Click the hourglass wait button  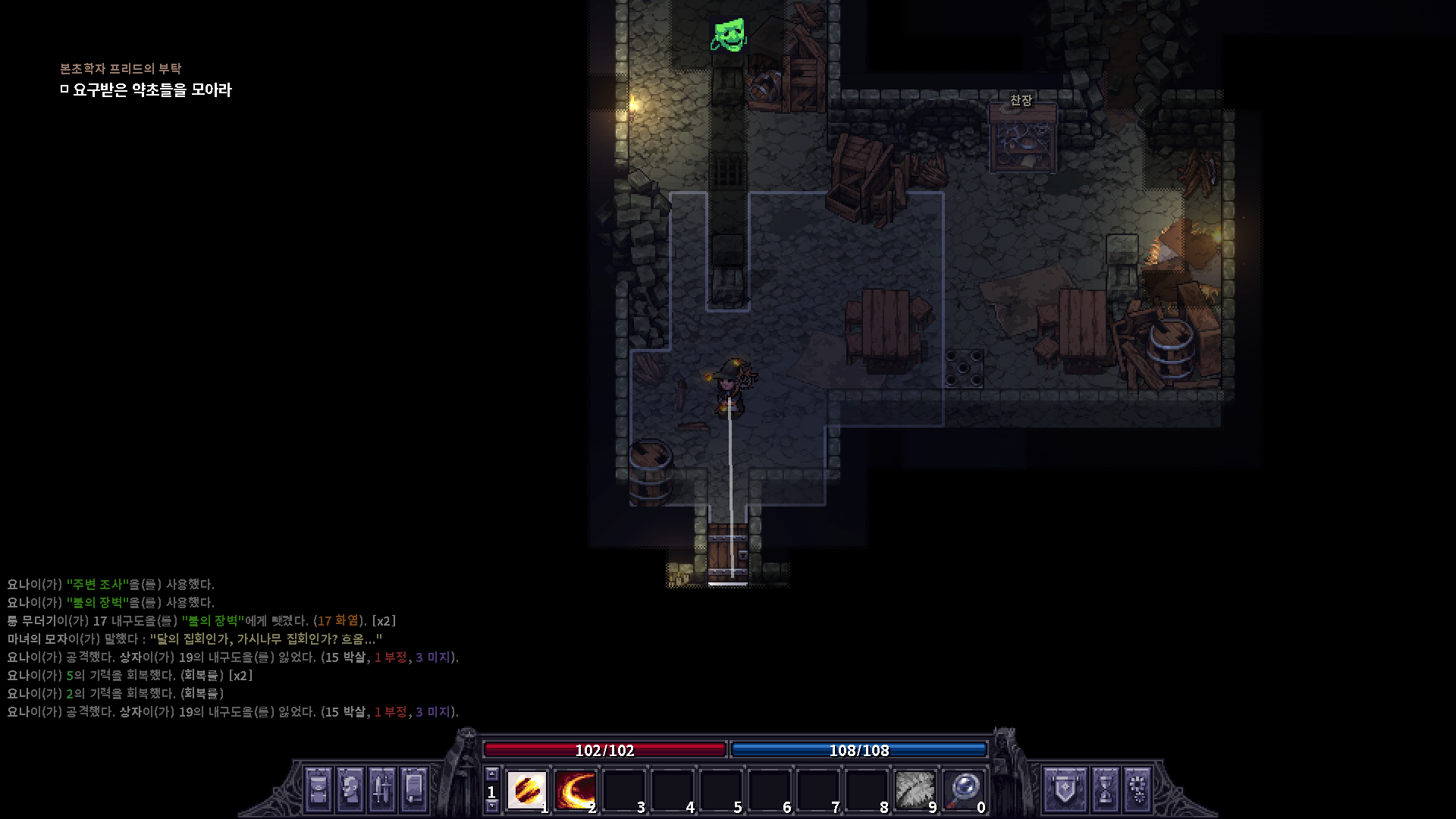(1106, 789)
